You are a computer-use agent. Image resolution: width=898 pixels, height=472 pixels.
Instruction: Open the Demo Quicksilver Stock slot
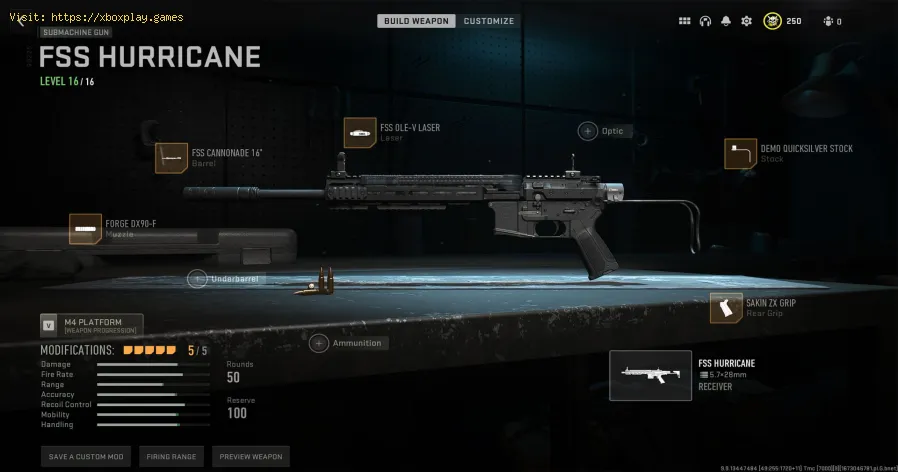tap(740, 153)
